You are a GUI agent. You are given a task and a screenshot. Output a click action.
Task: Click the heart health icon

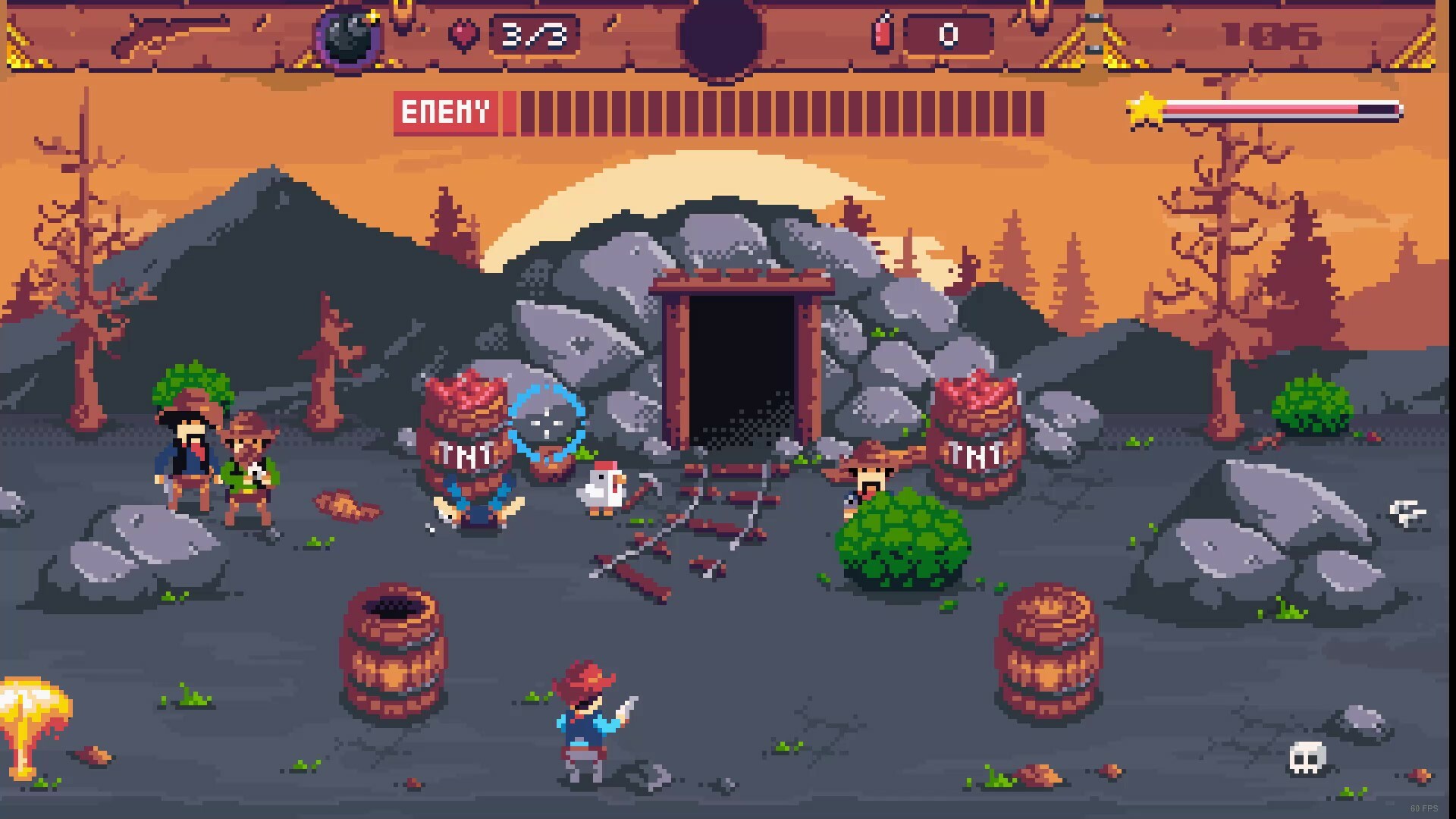[x=465, y=32]
